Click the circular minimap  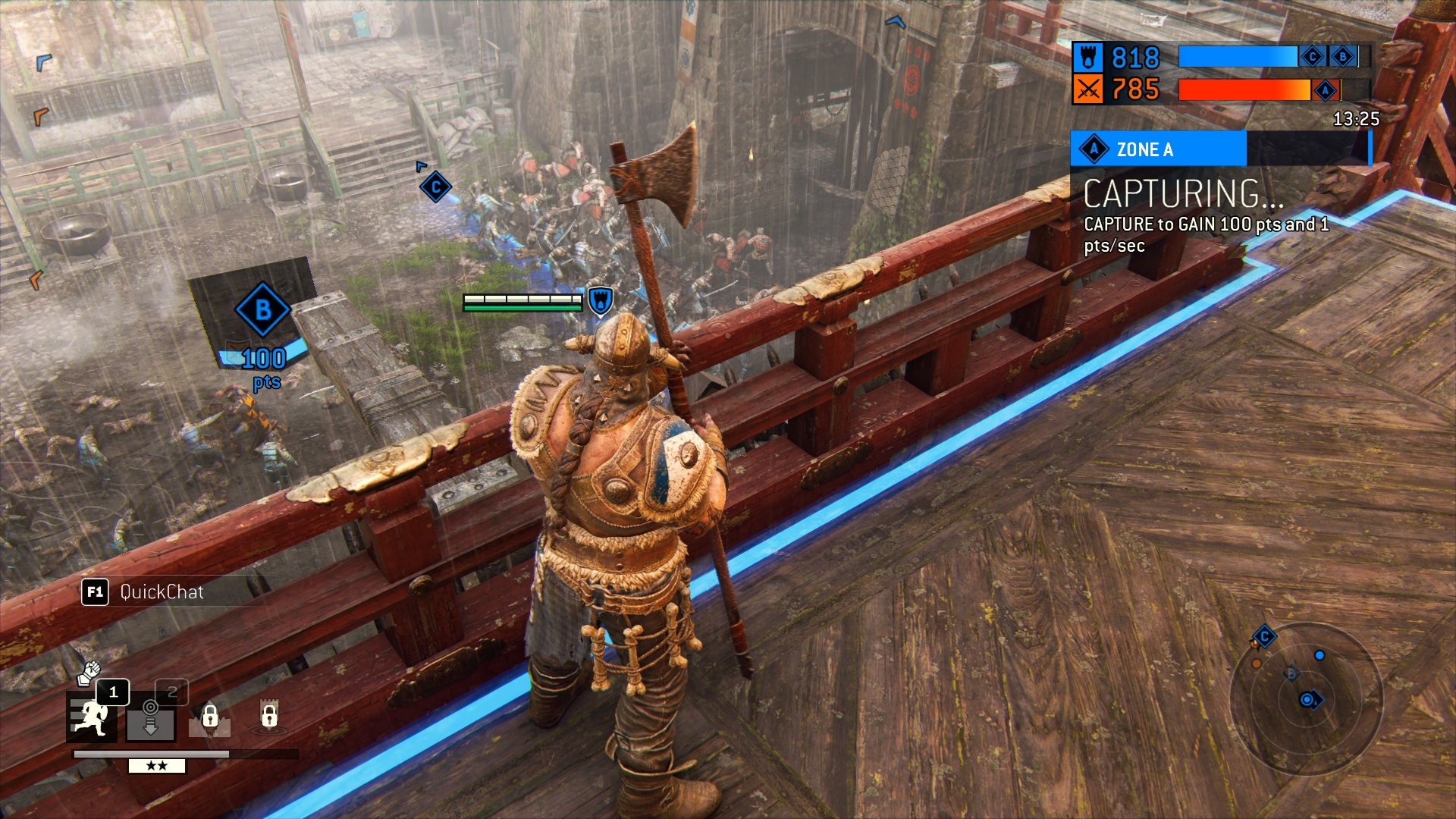pyautogui.click(x=1306, y=698)
